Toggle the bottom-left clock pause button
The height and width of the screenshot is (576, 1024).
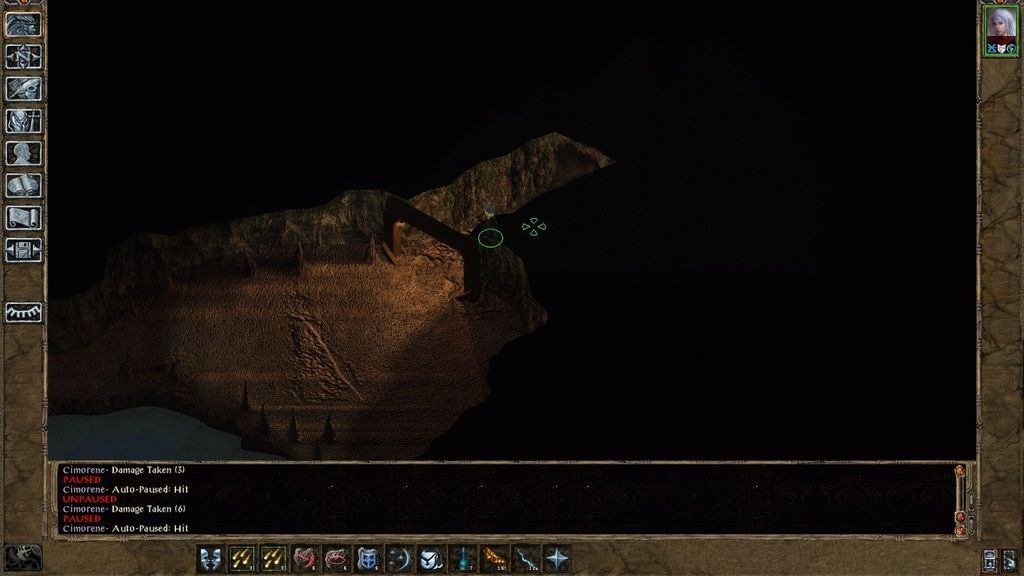coord(23,557)
